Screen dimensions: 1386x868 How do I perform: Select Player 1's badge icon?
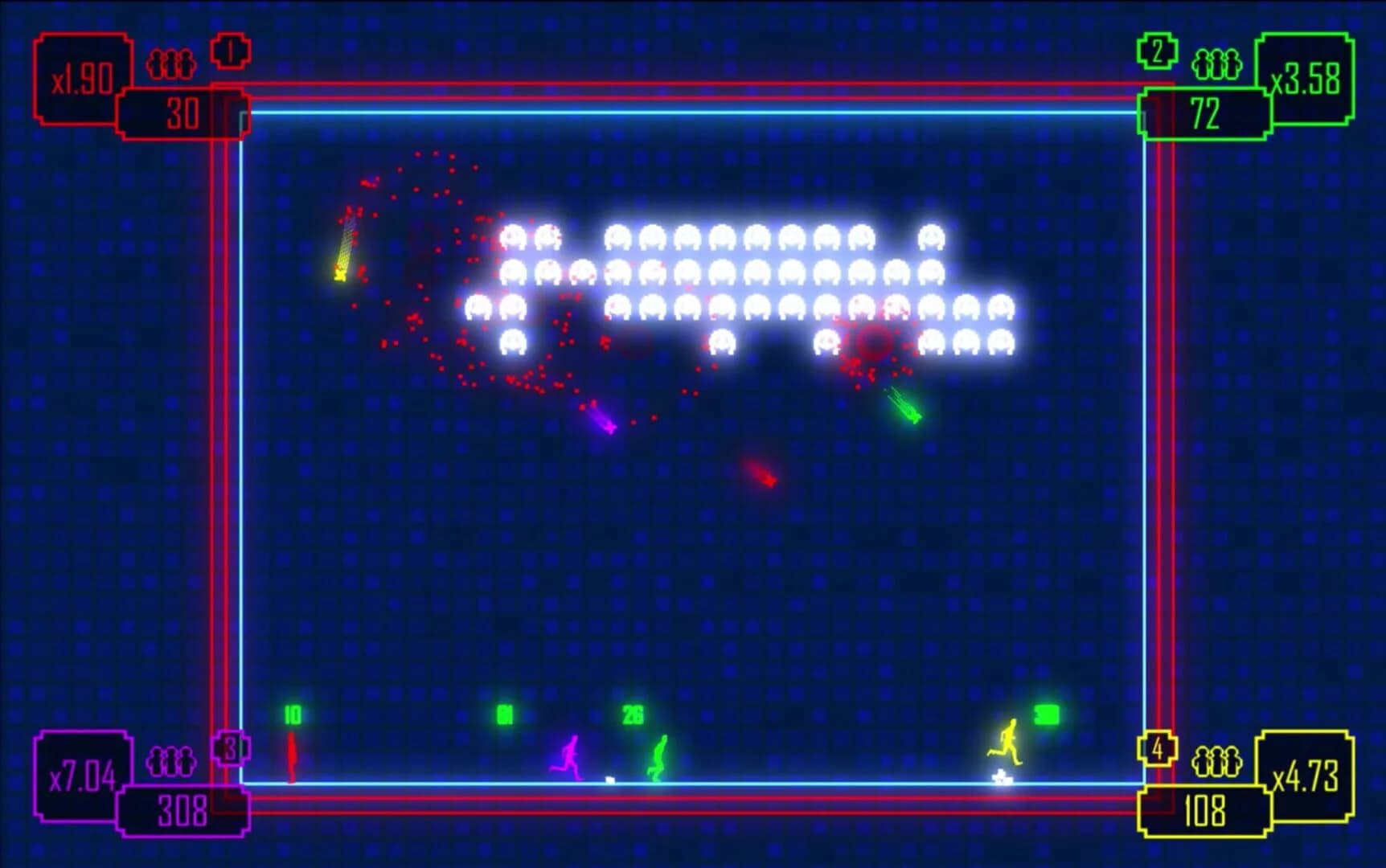point(231,50)
